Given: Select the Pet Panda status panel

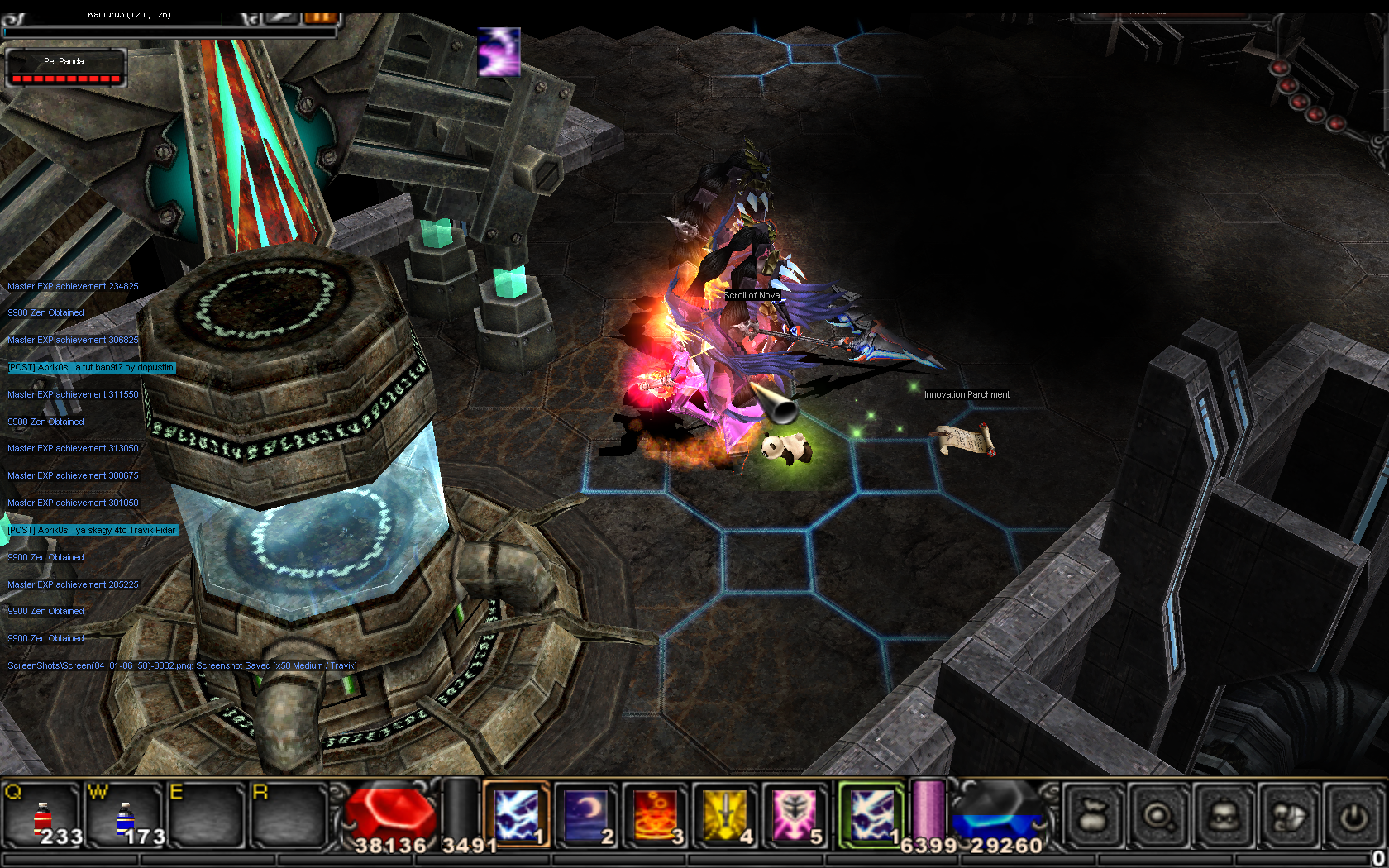Looking at the screenshot, I should (x=65, y=68).
